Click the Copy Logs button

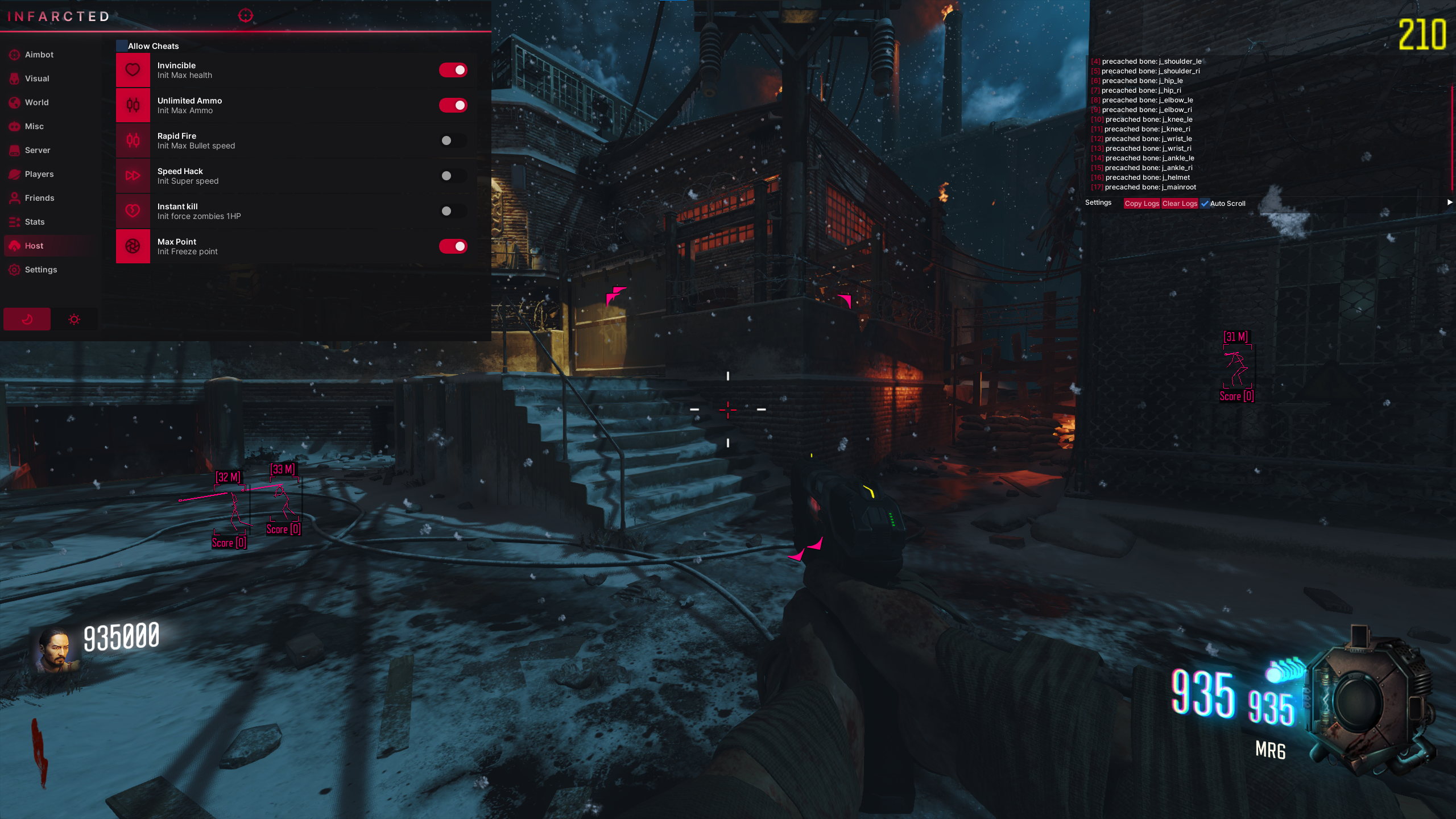1141,204
